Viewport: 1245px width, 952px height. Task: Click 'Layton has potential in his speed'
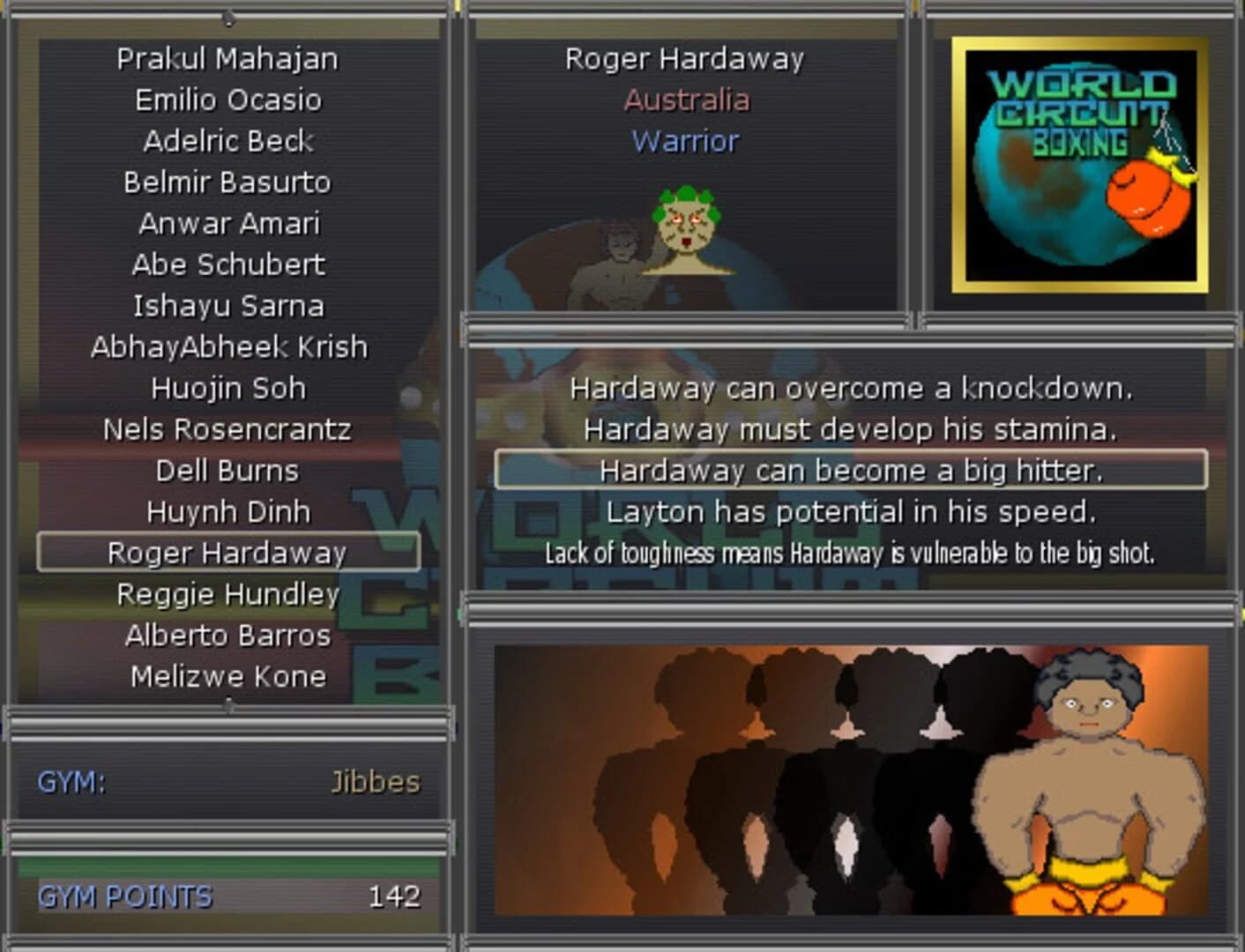coord(849,511)
